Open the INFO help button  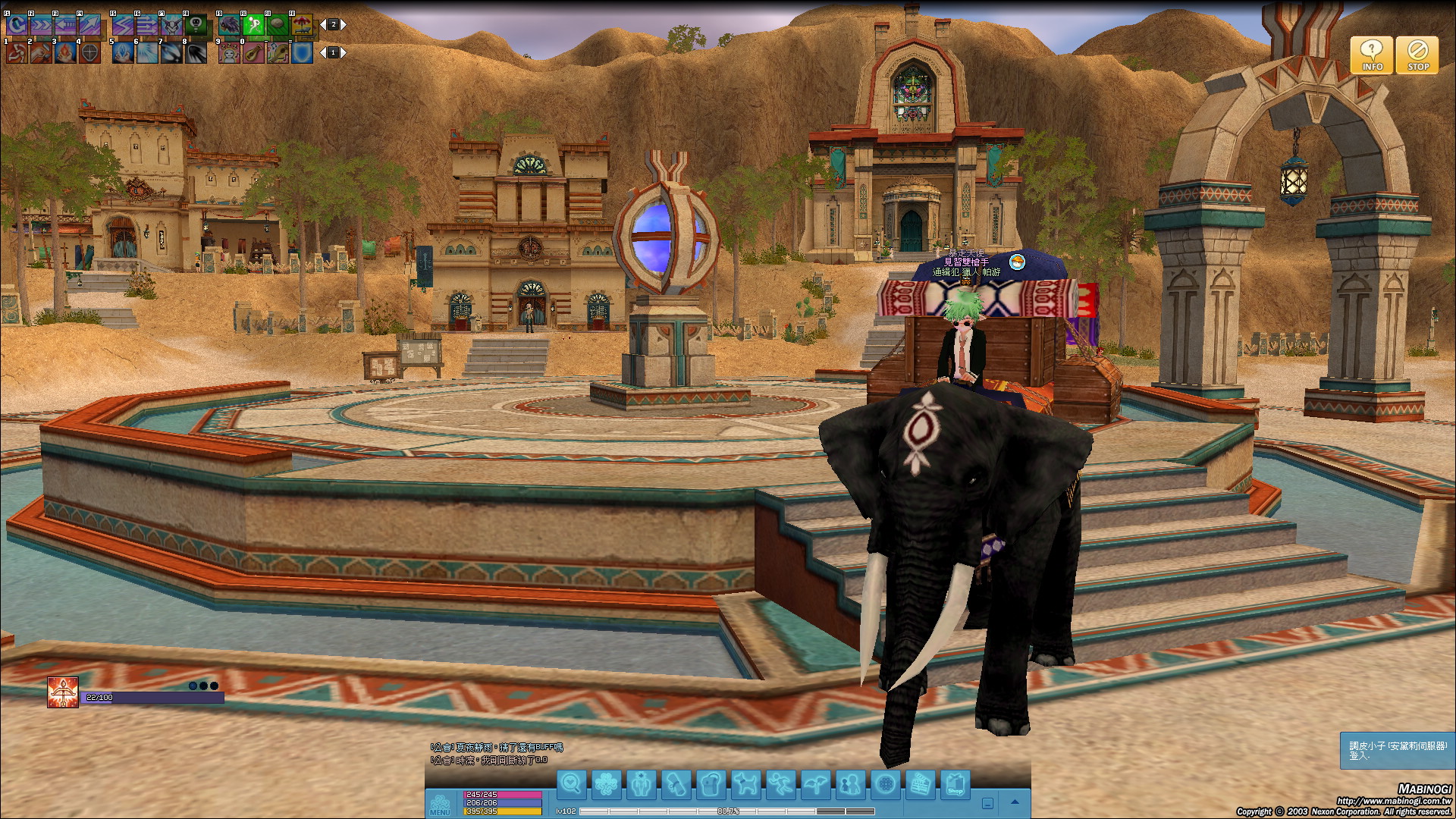tap(1371, 55)
